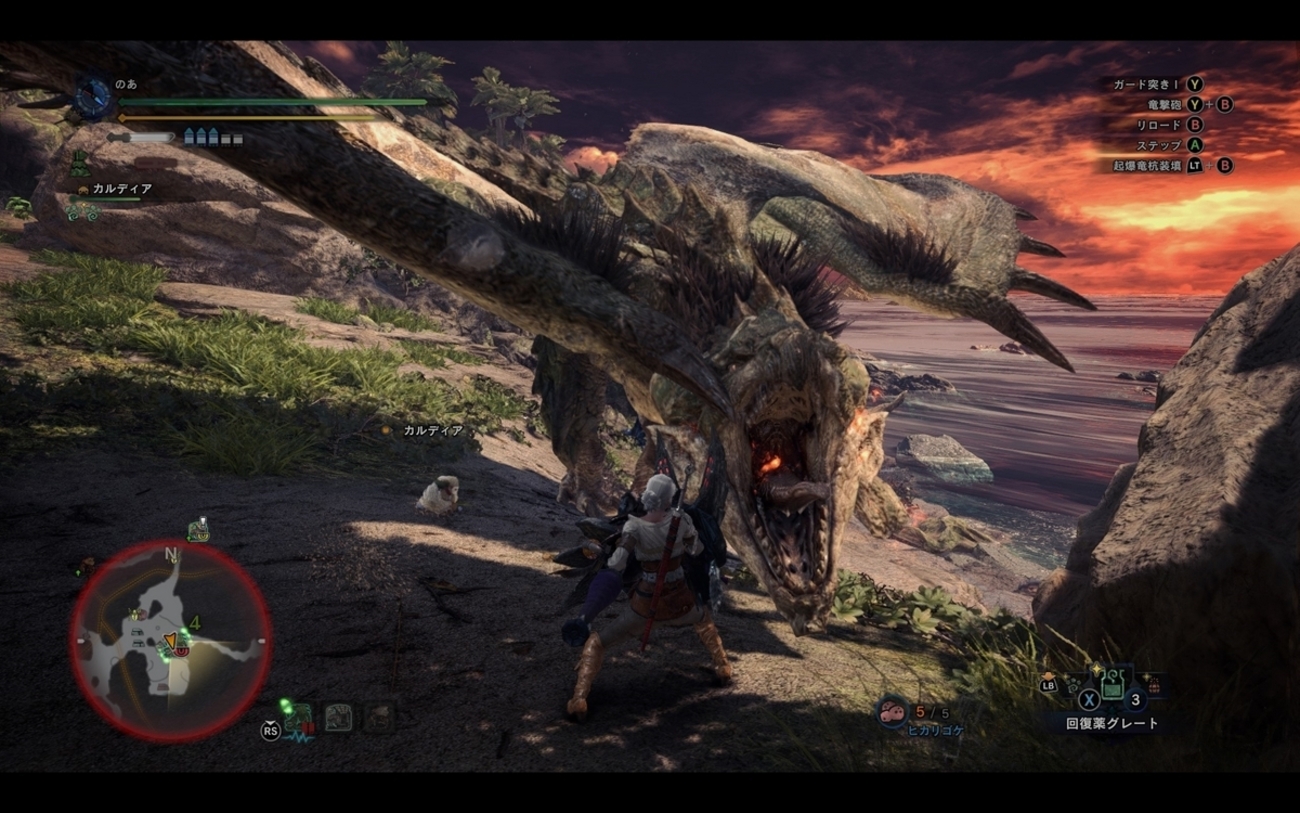Click the quest clock icon beside のあ

[x=93, y=99]
